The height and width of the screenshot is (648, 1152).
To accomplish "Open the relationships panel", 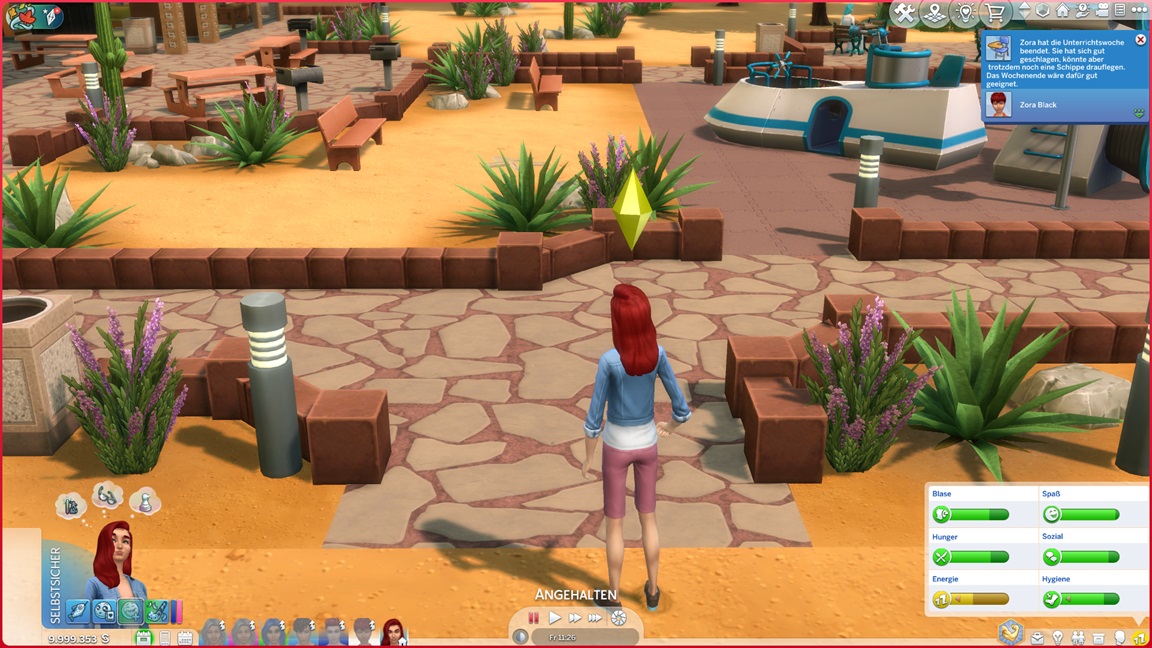I will (x=1078, y=638).
